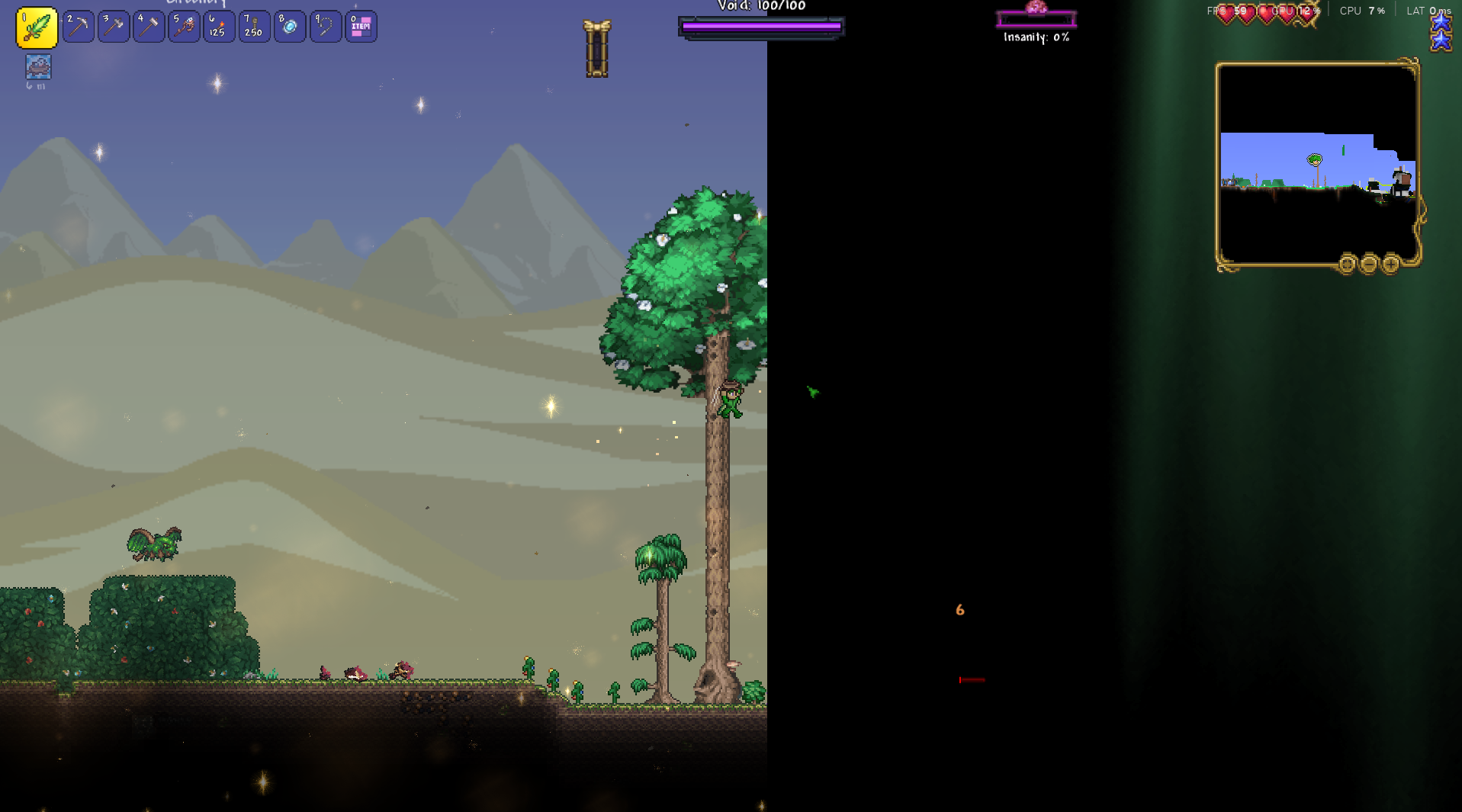
Task: Zoom out the minimap with minus button
Action: coord(1369,265)
